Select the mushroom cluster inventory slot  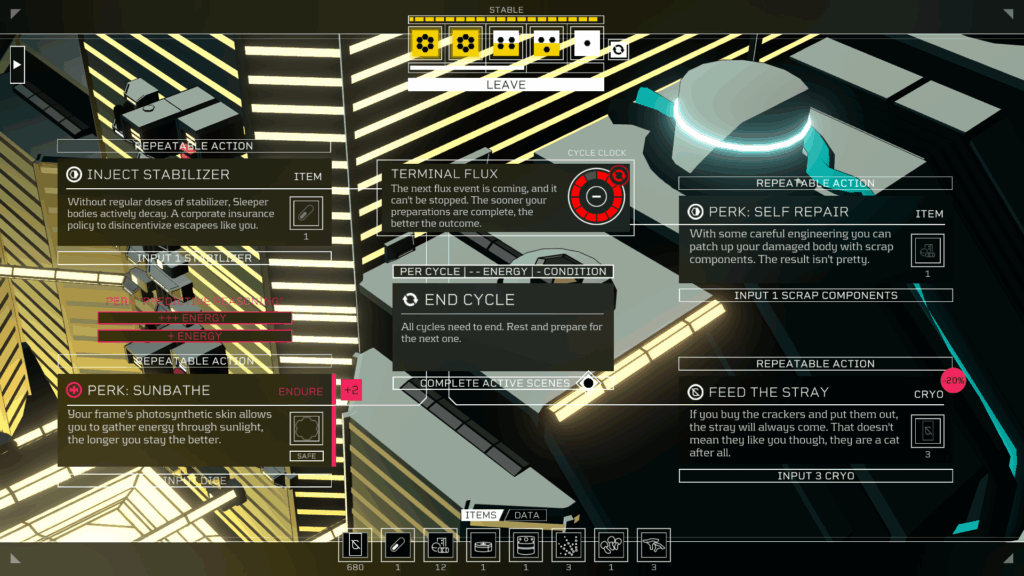[611, 545]
